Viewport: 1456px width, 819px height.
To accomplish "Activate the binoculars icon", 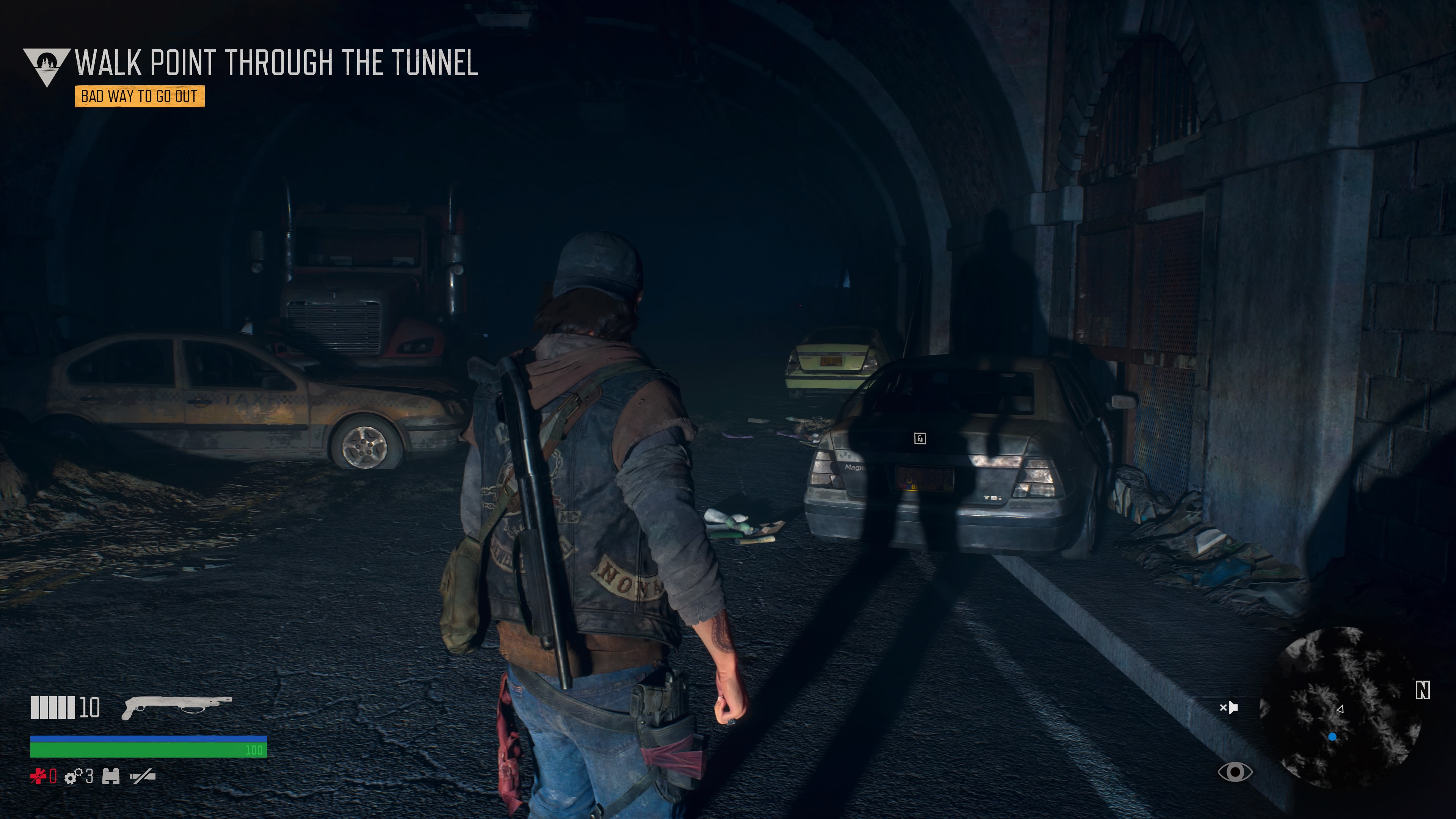I will tap(111, 777).
